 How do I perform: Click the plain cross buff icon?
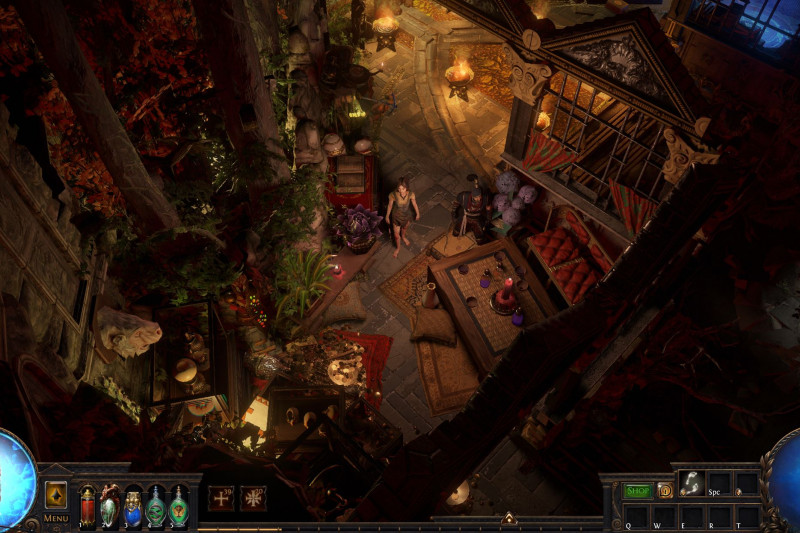(221, 497)
